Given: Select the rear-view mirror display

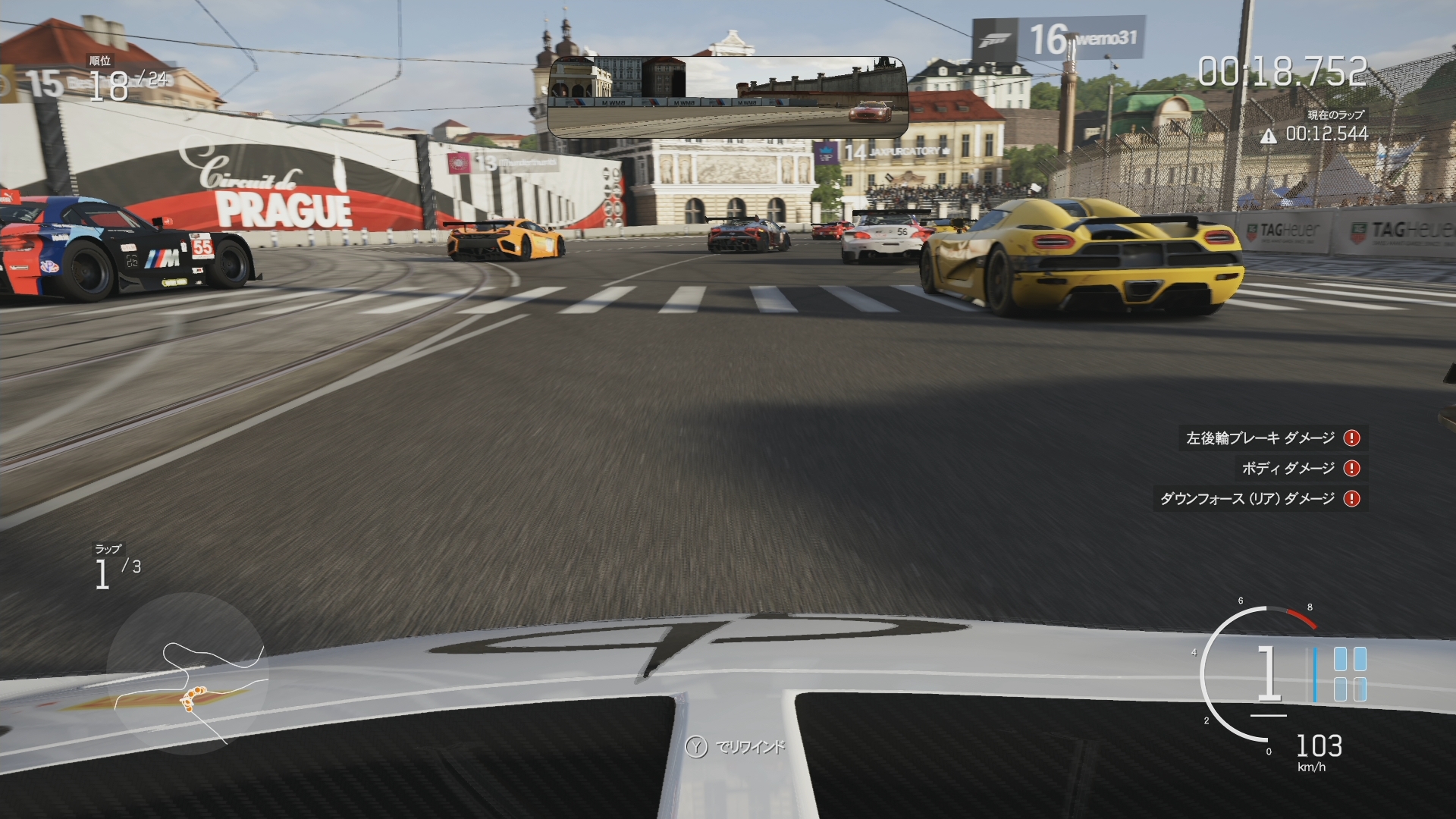Looking at the screenshot, I should pyautogui.click(x=726, y=96).
